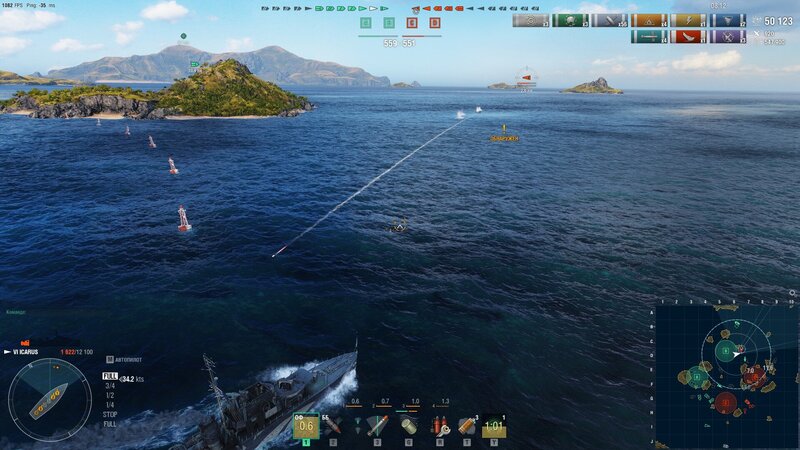Switch to the armor-piercing shell slot
This screenshot has width=800, height=450.
click(332, 426)
